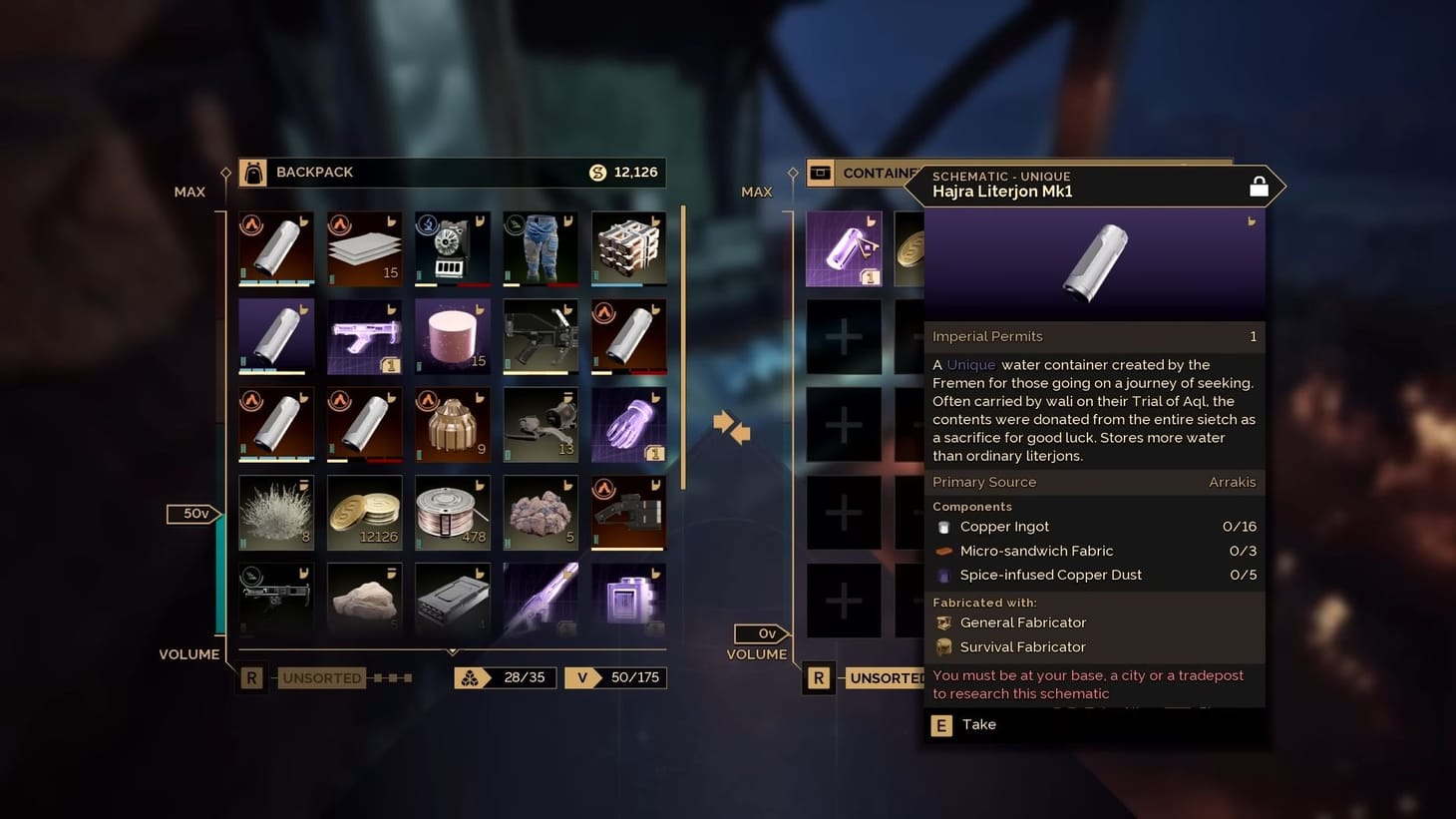This screenshot has width=1456, height=819.
Task: Click the backpack icon beside BACKPACK title
Action: pyautogui.click(x=253, y=172)
